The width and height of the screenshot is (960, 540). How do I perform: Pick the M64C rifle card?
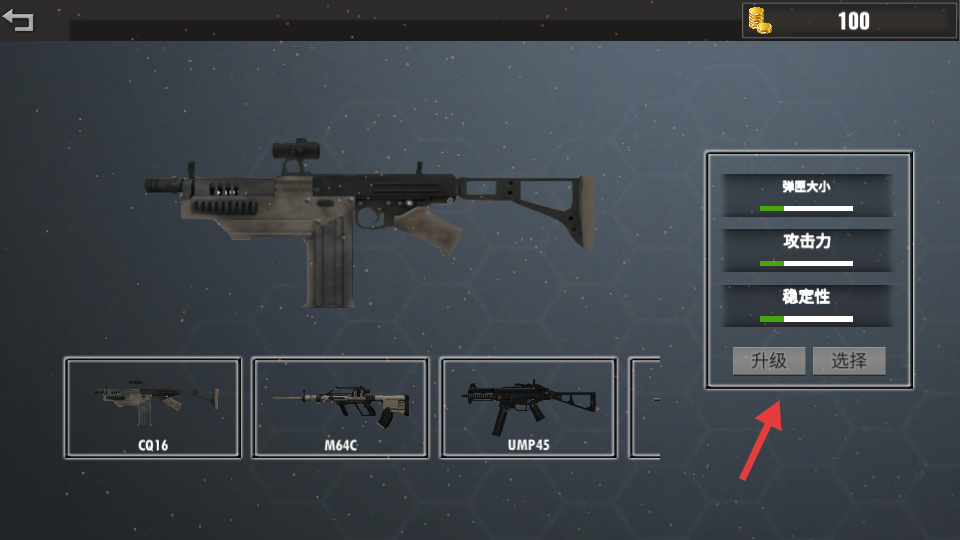[340, 408]
